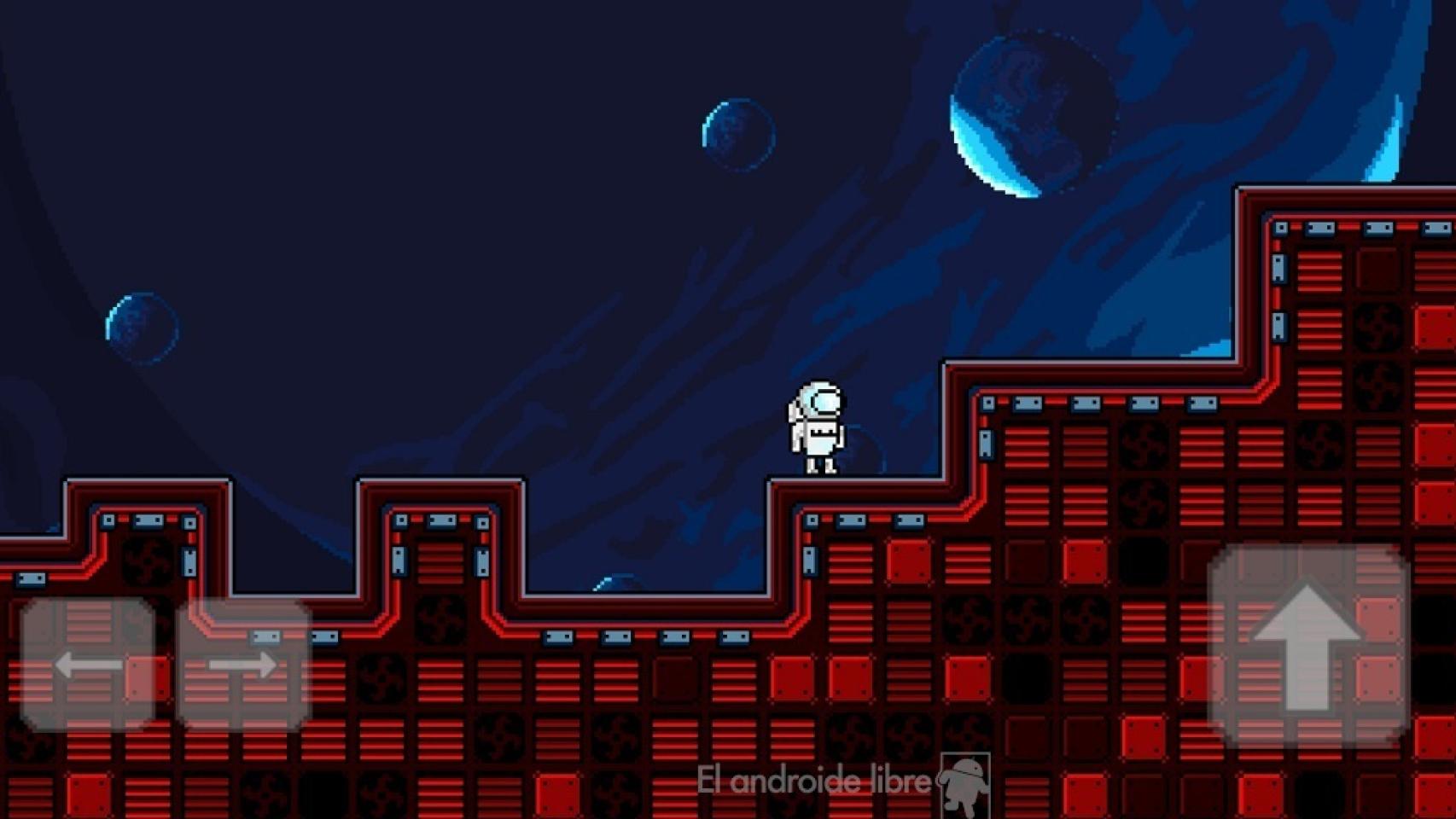The height and width of the screenshot is (819, 1456).
Task: Select the astronaut character
Action: (818, 427)
